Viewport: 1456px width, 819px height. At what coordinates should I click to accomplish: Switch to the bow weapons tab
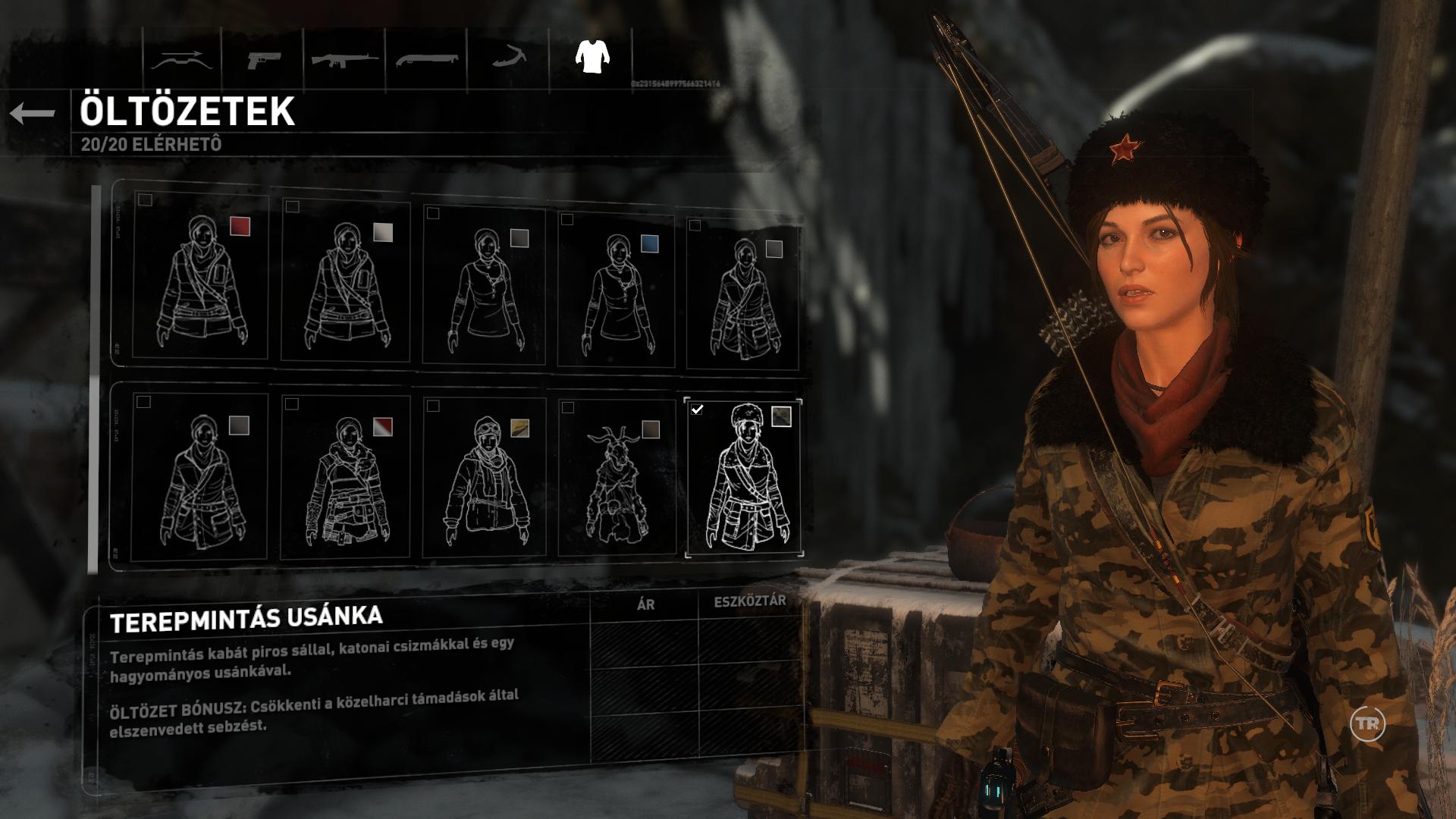click(181, 60)
